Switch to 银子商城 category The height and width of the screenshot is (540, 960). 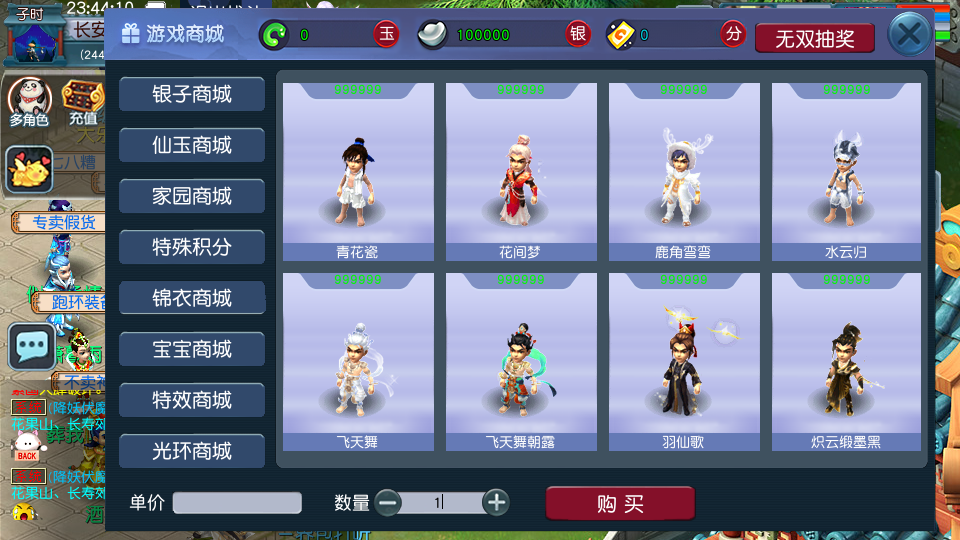(x=192, y=94)
